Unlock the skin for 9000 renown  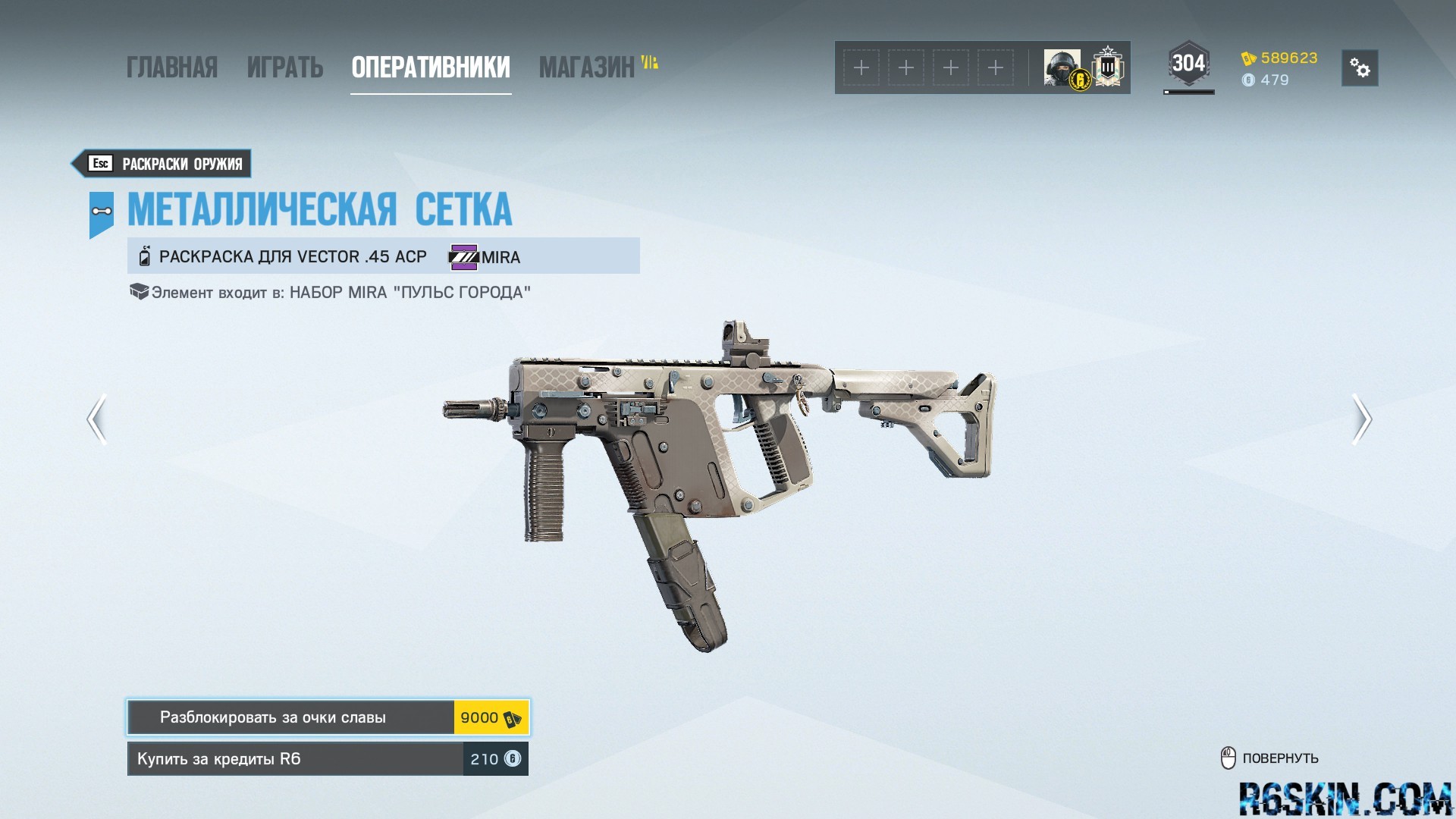coord(326,717)
